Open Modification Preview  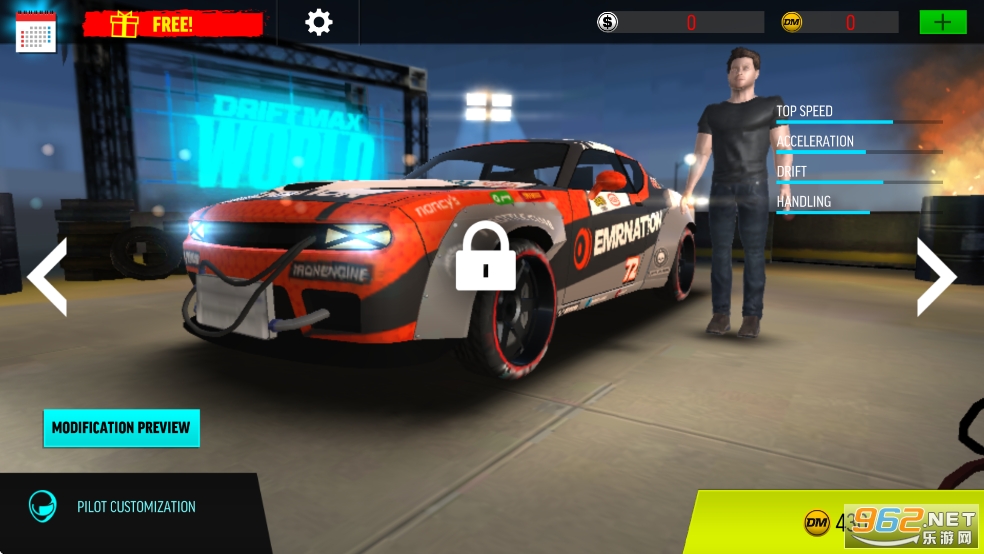click(x=121, y=428)
